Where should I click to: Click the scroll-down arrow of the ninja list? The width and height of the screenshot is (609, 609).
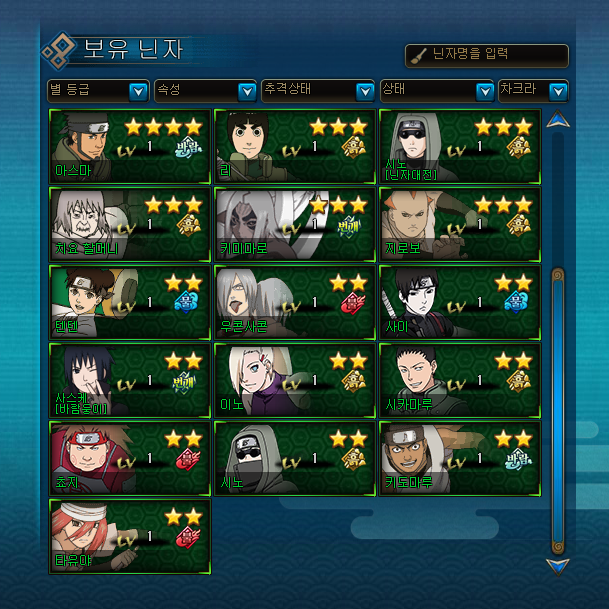pyautogui.click(x=558, y=566)
